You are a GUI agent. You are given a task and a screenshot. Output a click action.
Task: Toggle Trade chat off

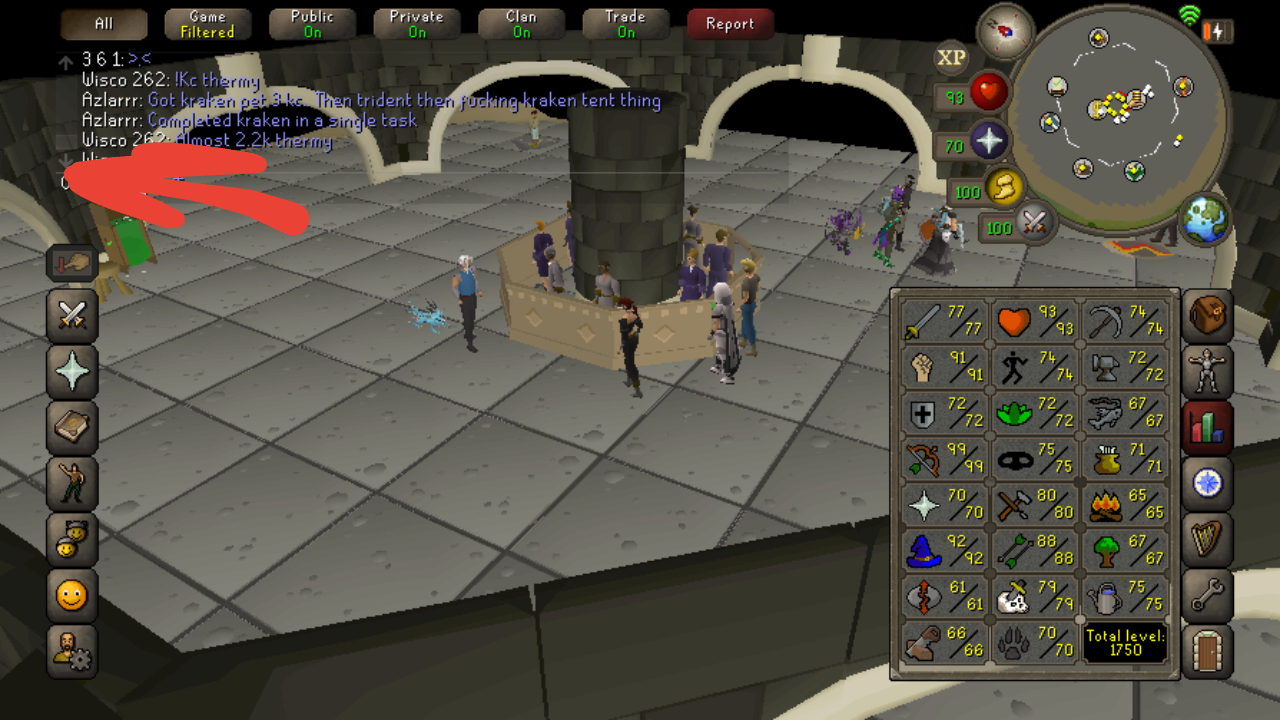625,22
